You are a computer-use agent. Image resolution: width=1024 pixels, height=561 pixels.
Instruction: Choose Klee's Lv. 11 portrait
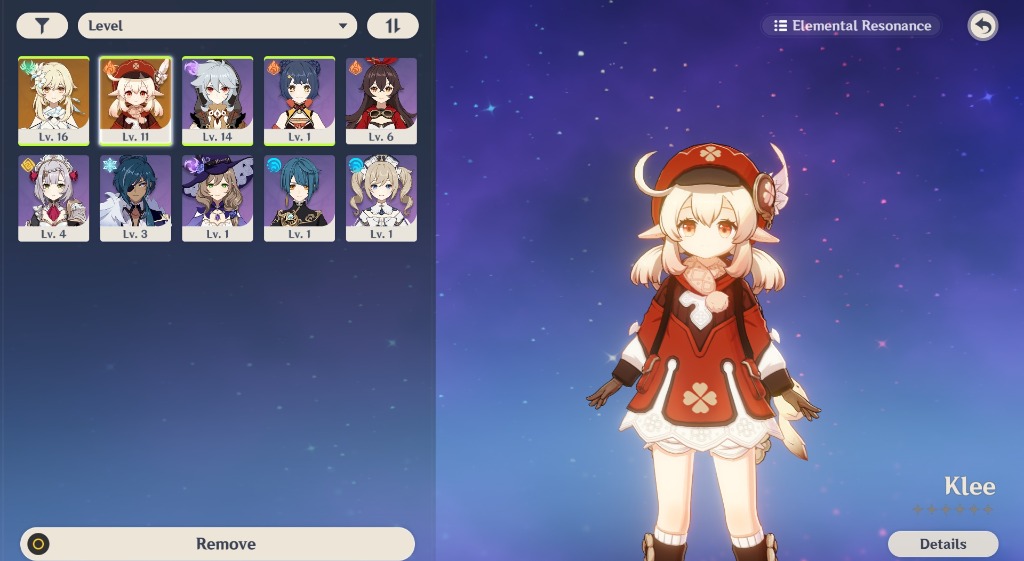pos(135,100)
